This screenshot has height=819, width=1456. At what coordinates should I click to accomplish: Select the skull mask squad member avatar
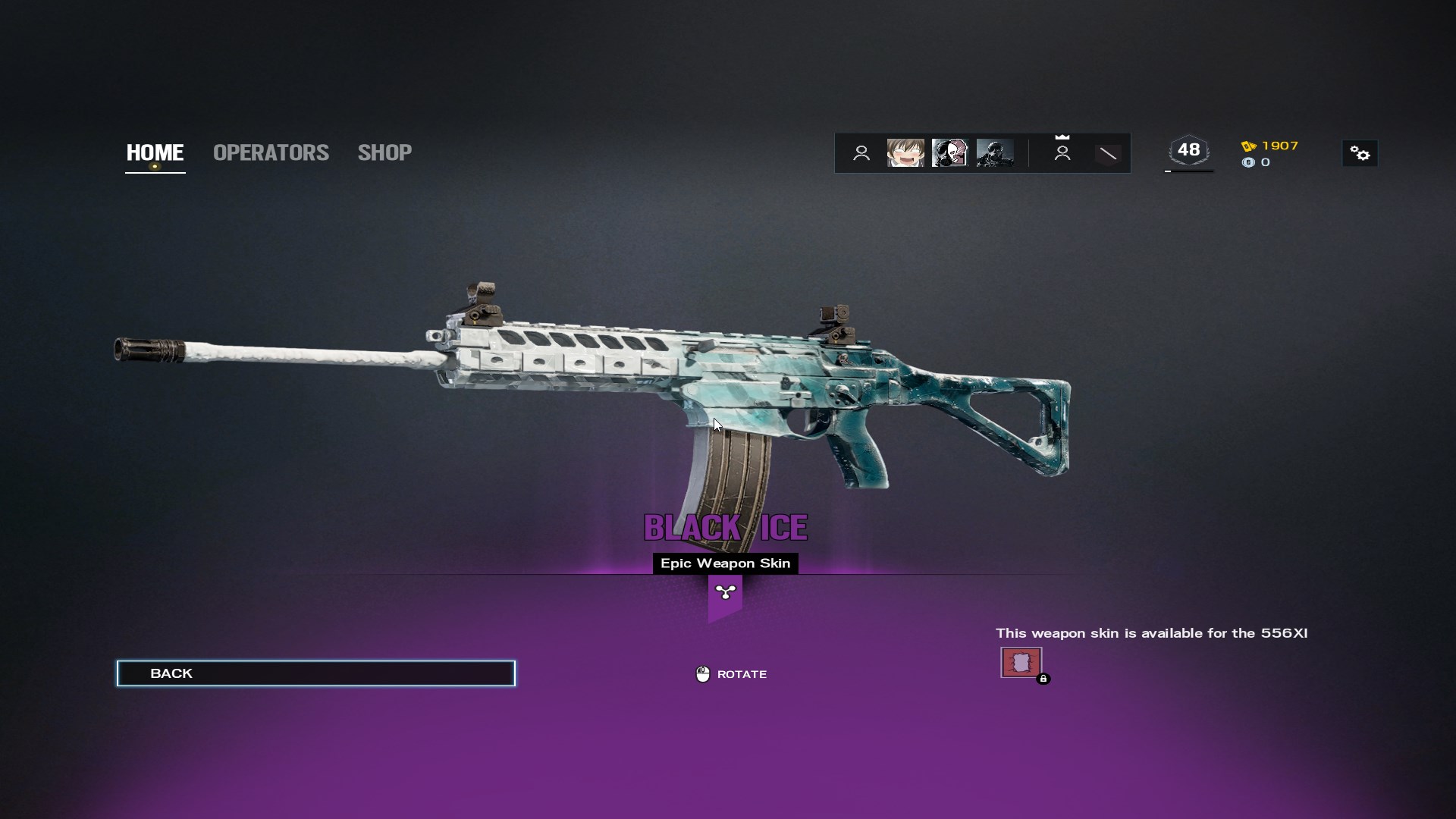click(949, 153)
